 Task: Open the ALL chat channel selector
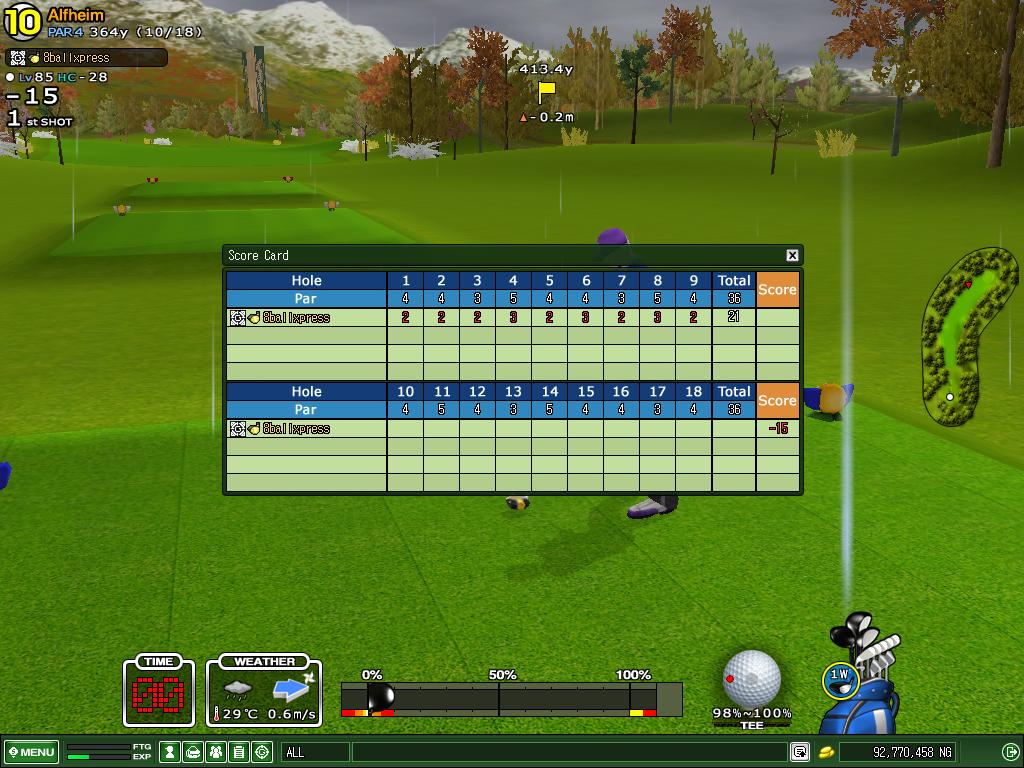[x=315, y=752]
